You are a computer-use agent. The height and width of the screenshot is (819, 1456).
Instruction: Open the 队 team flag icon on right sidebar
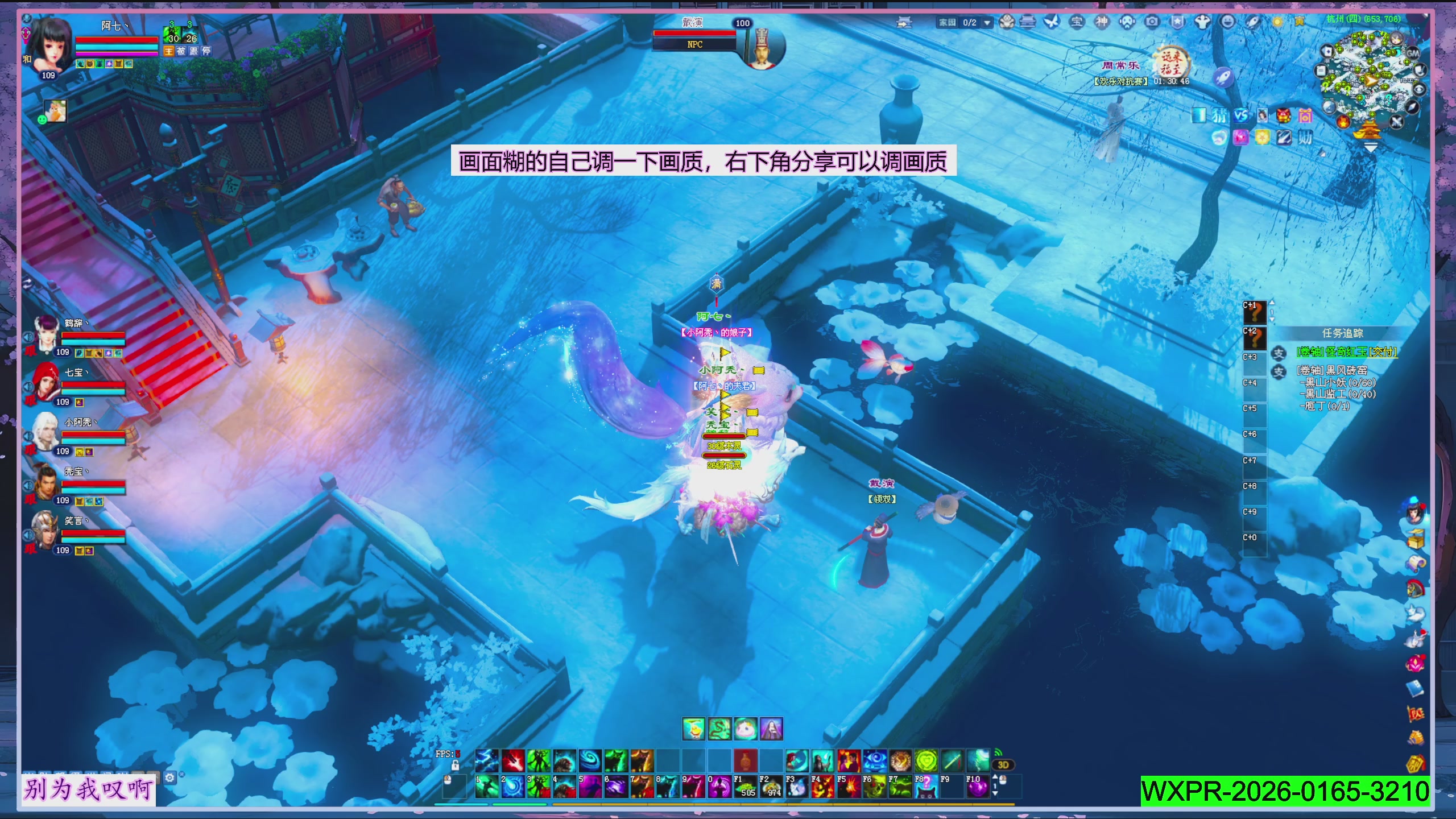click(1415, 714)
